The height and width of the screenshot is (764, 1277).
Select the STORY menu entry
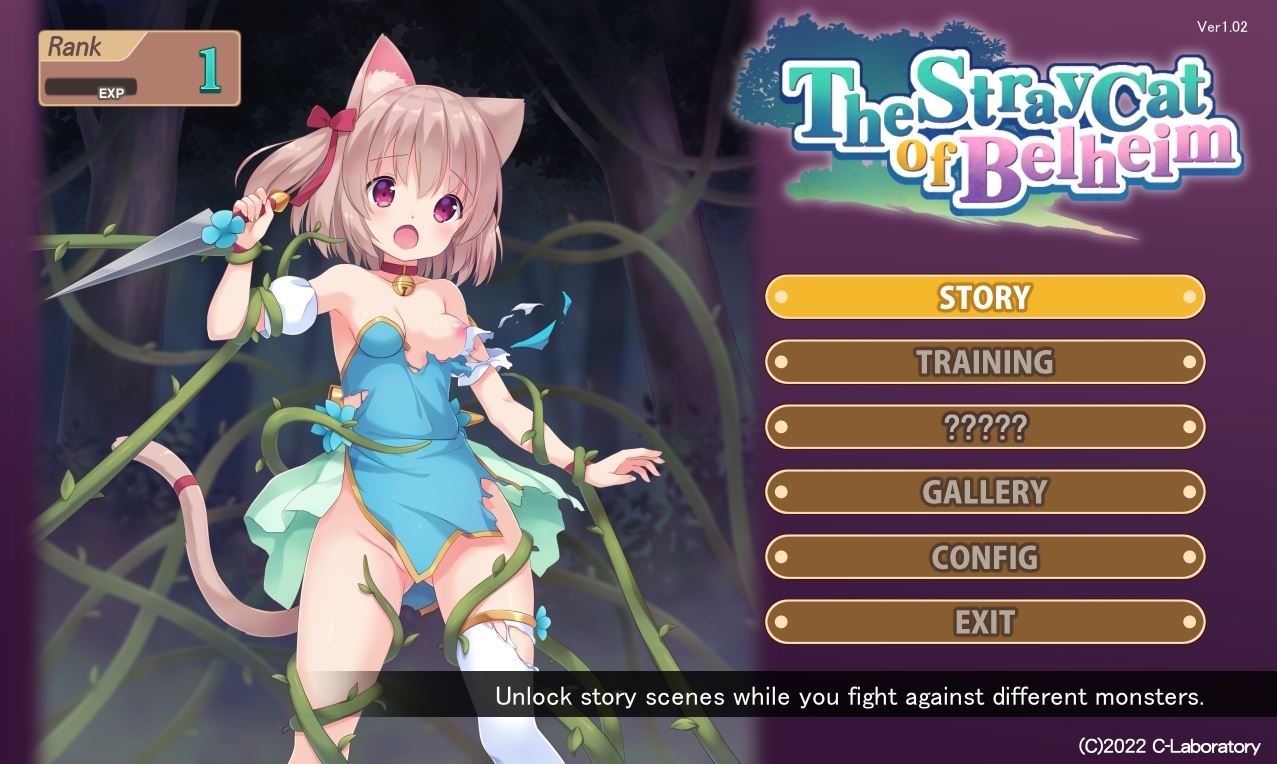pos(985,297)
